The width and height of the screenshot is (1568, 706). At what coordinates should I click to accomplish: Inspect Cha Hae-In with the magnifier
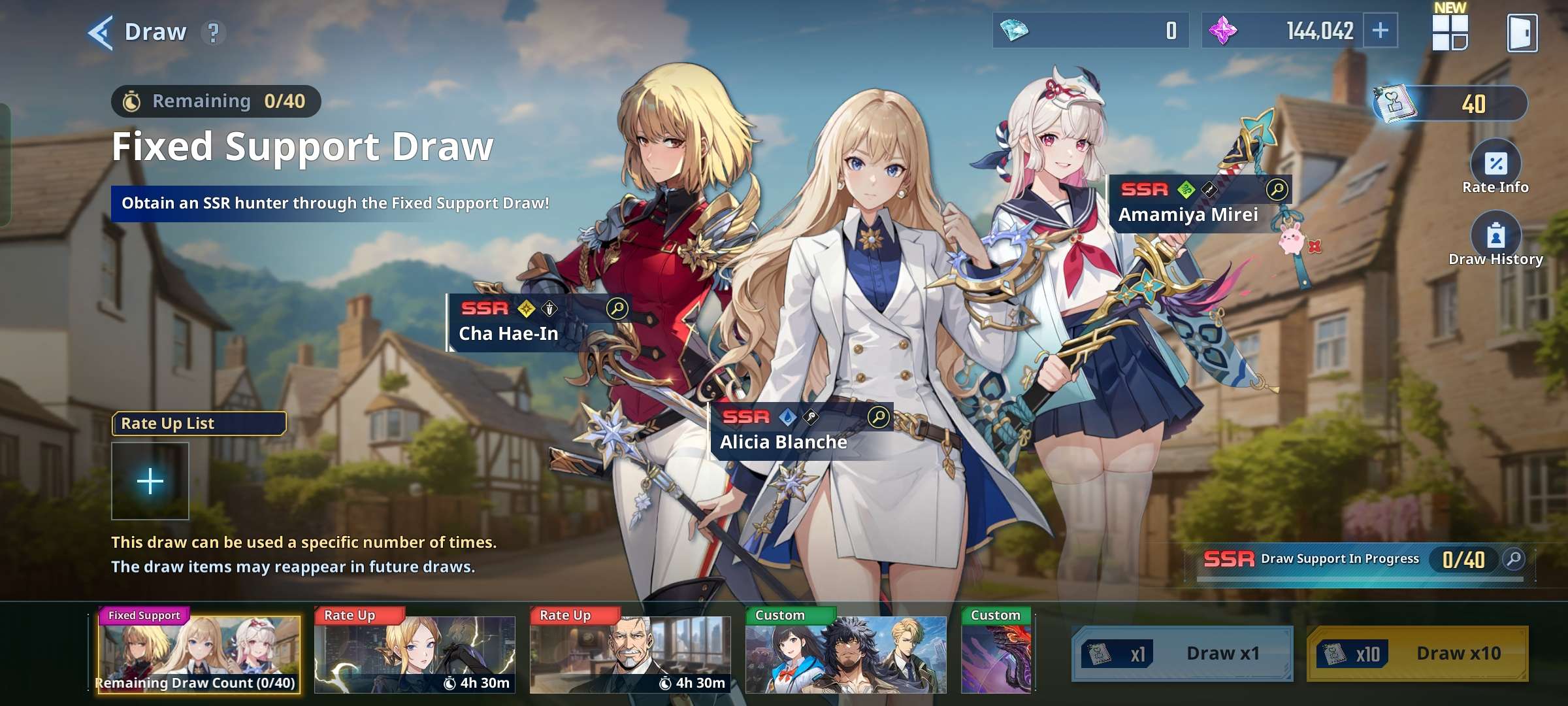tap(617, 308)
